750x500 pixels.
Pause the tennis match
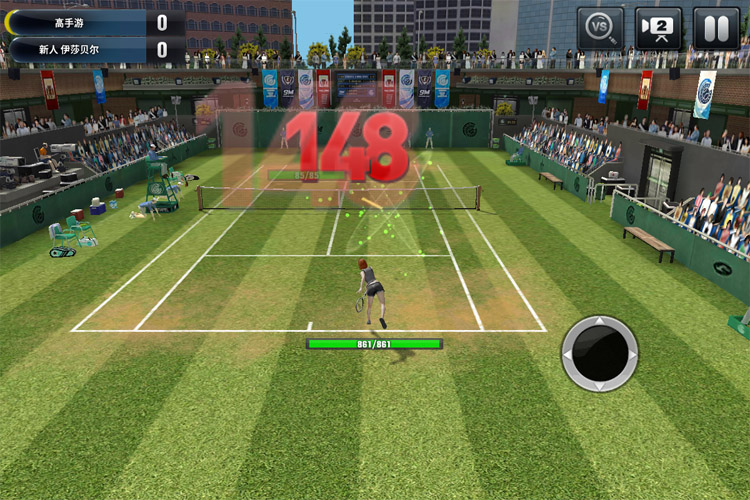pyautogui.click(x=716, y=27)
